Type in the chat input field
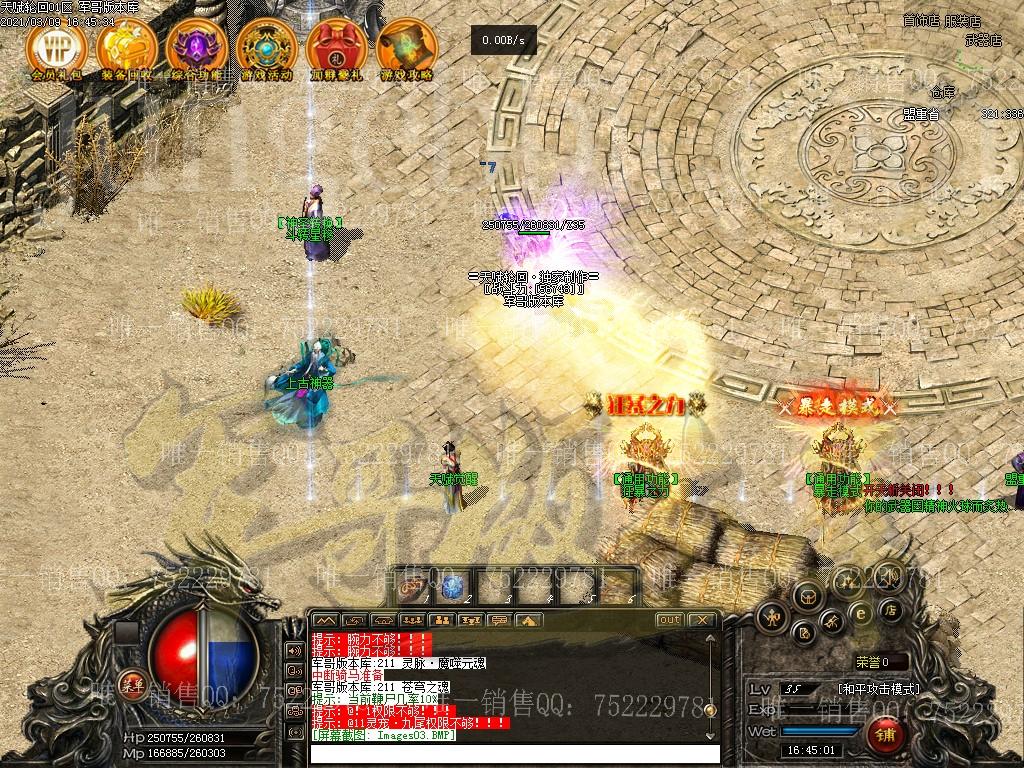Image resolution: width=1024 pixels, height=768 pixels. coord(515,754)
